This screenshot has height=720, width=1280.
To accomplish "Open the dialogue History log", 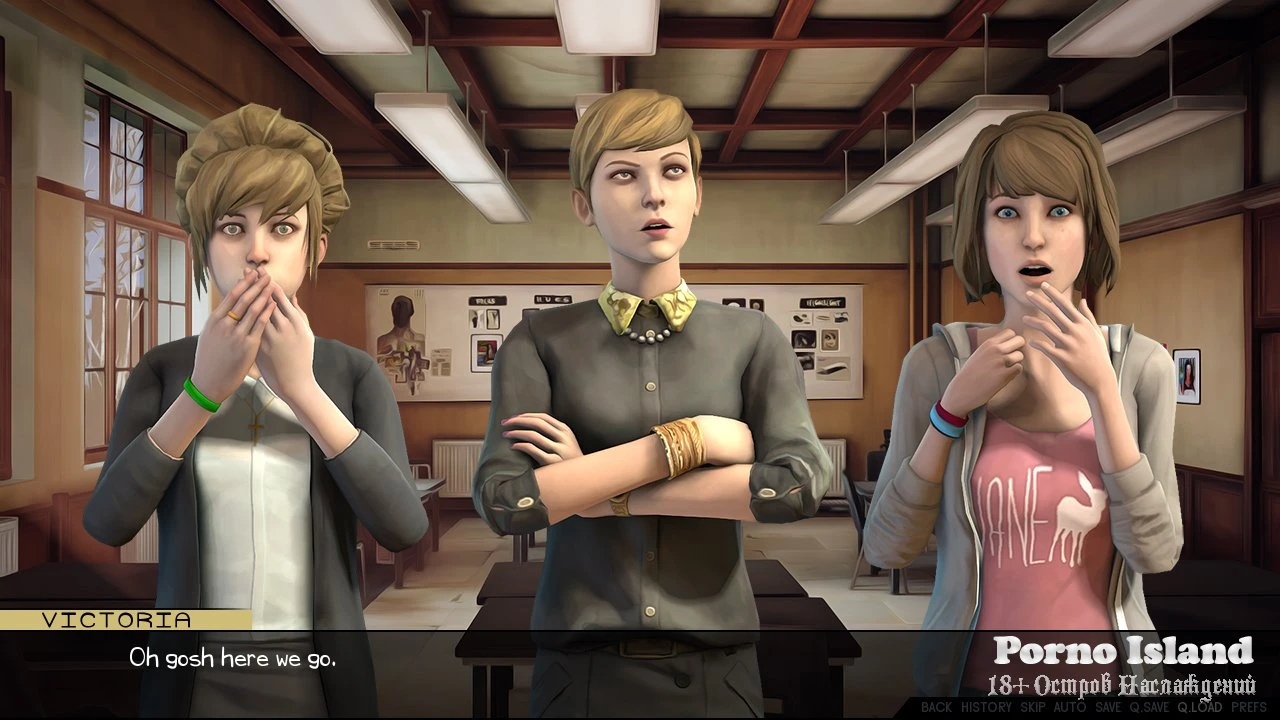I will tap(986, 707).
